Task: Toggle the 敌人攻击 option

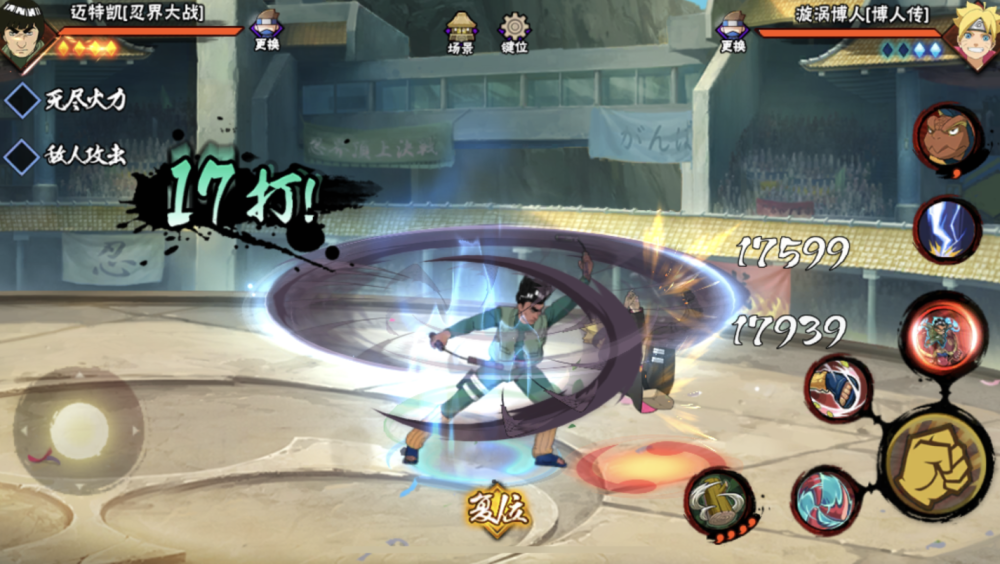Action: tap(23, 156)
